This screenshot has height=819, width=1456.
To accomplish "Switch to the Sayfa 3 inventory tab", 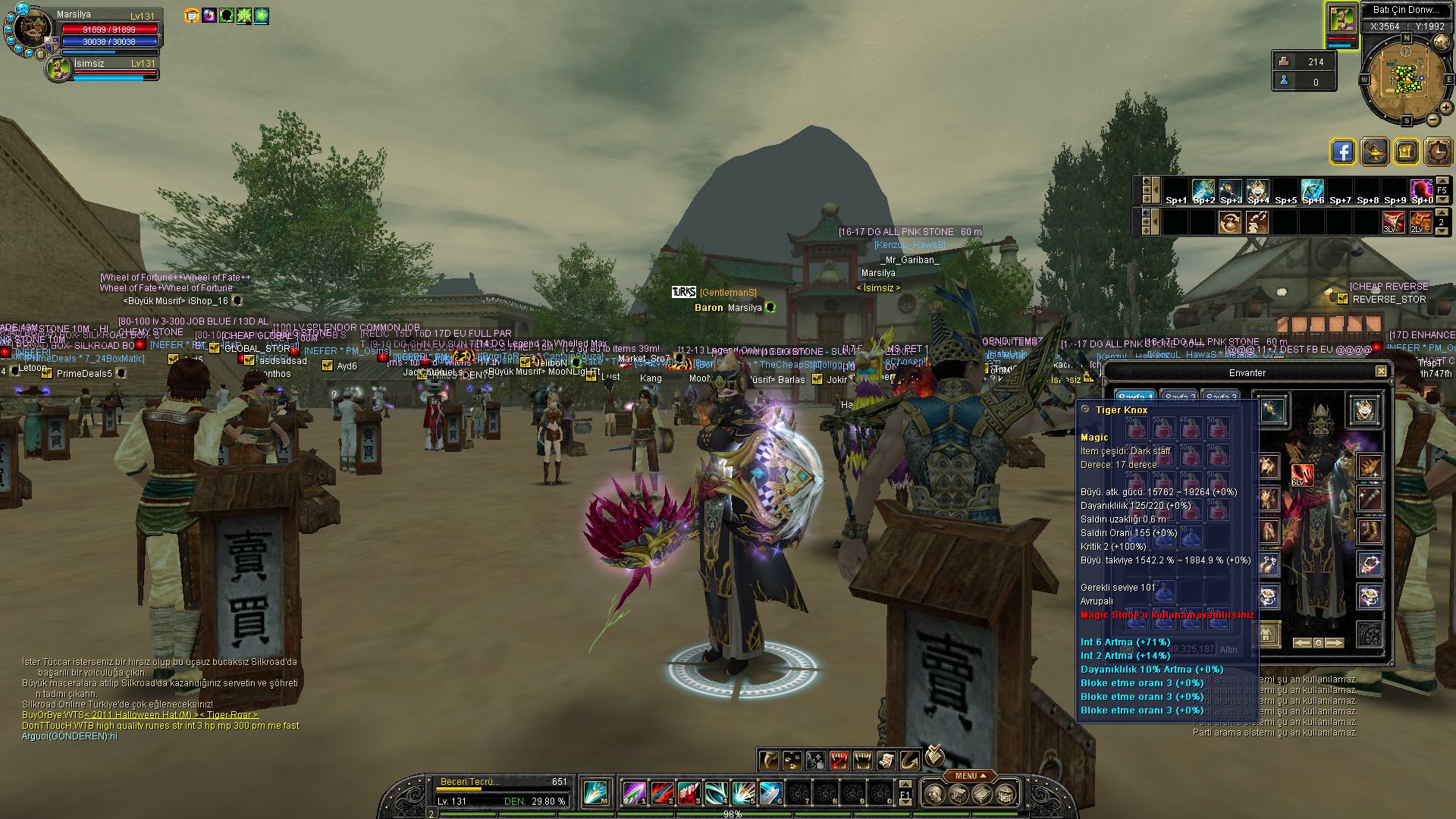I will click(1220, 397).
